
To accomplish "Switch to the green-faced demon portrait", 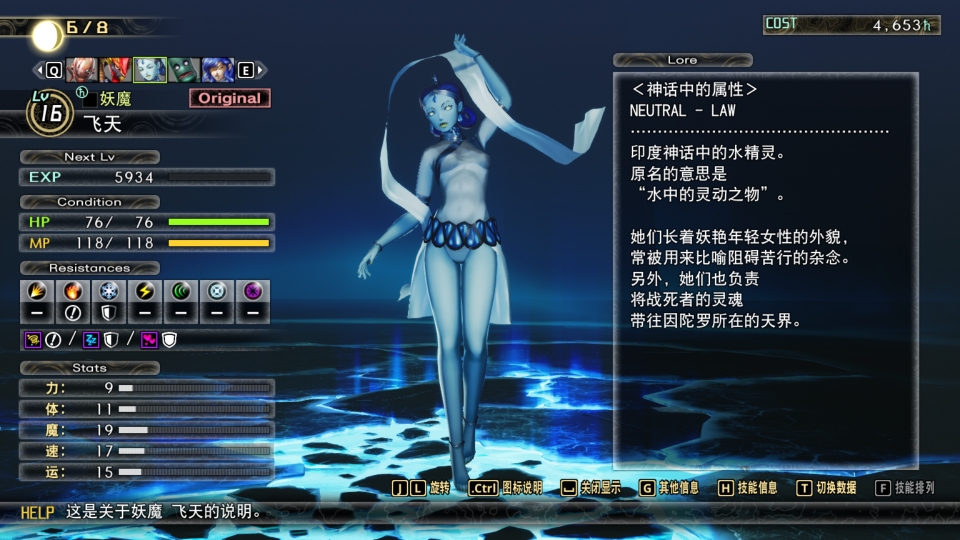I will (185, 70).
